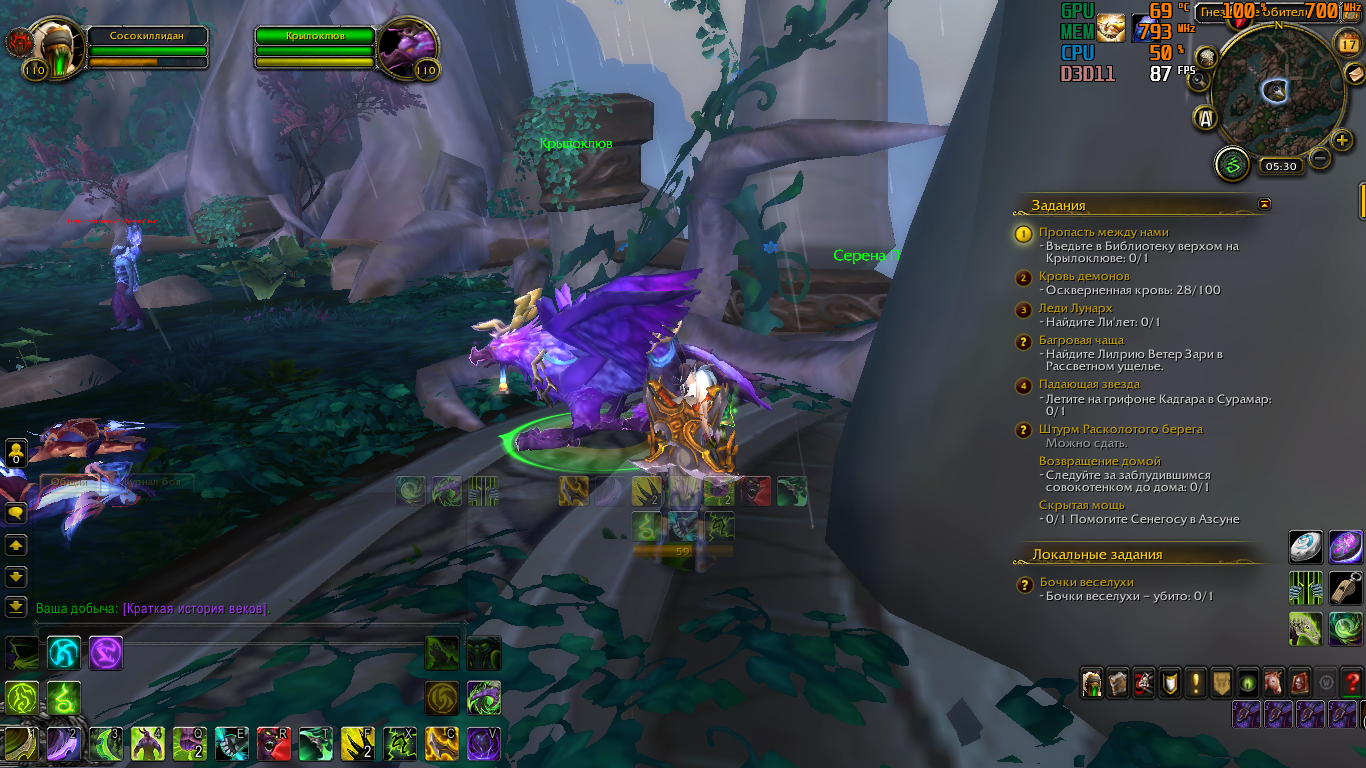Activate the red demon face ability on R
Screen dimensions: 1366x768
pos(273,744)
